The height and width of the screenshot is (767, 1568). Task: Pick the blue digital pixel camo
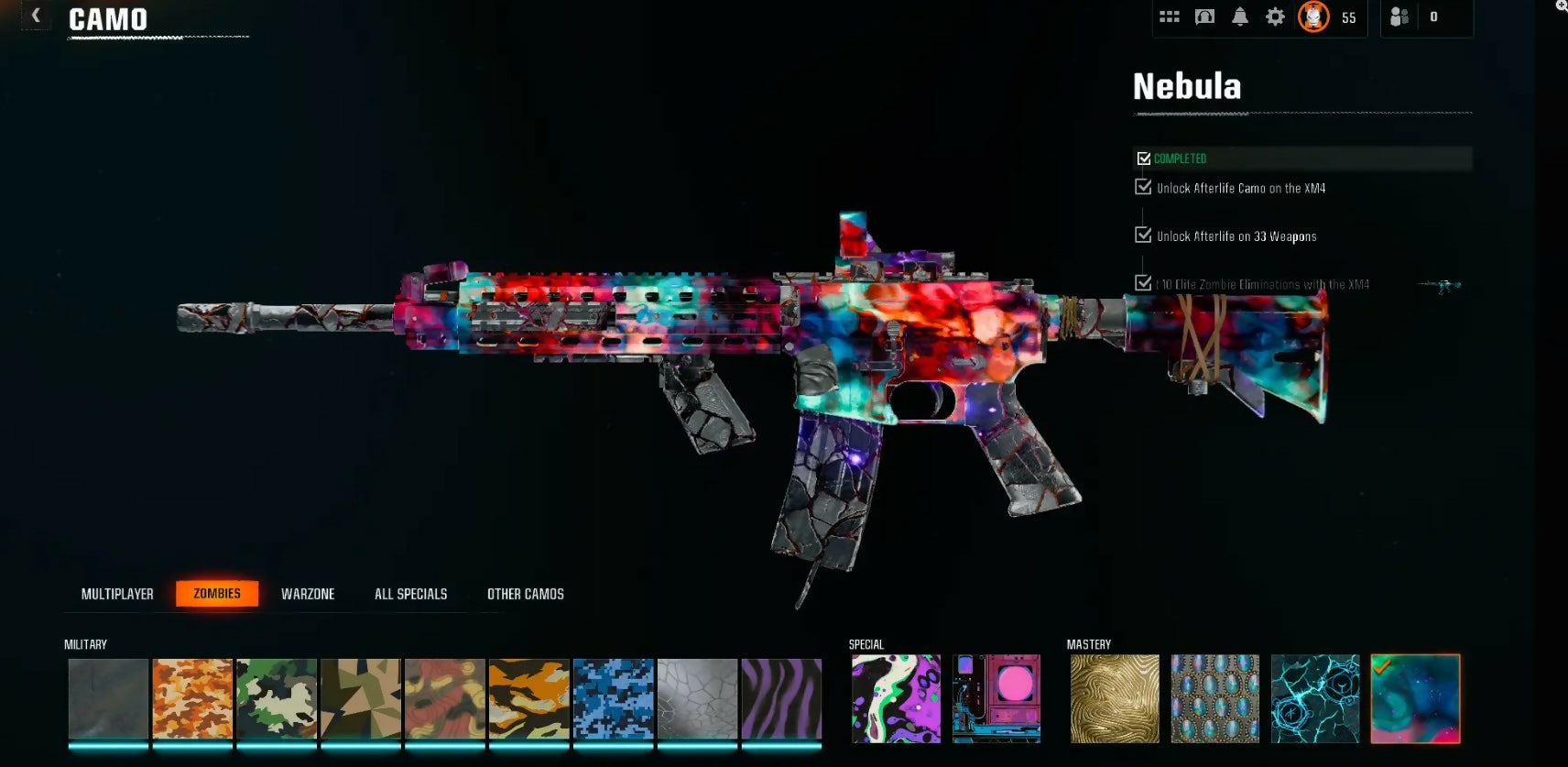point(614,698)
